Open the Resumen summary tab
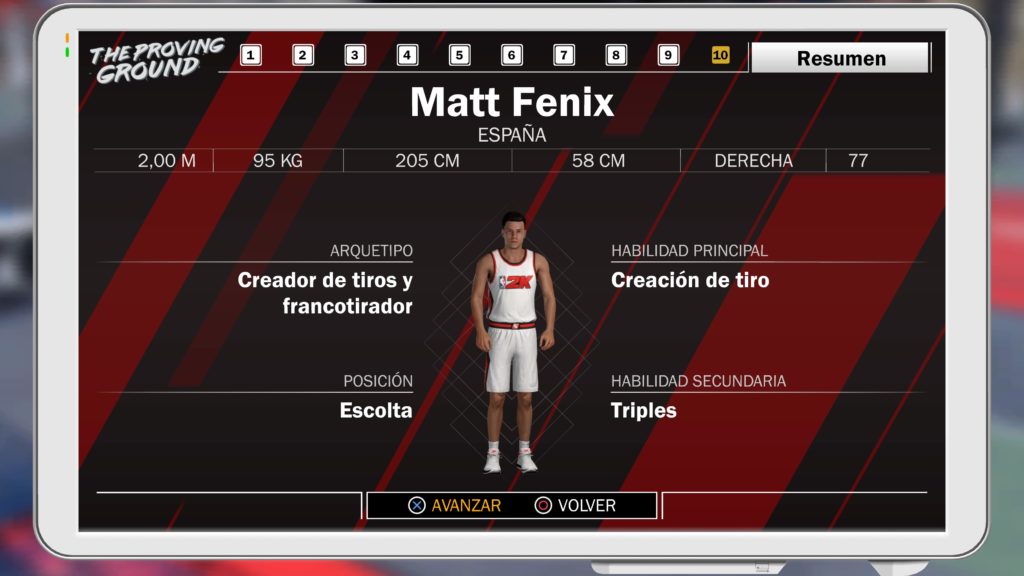 tap(840, 58)
